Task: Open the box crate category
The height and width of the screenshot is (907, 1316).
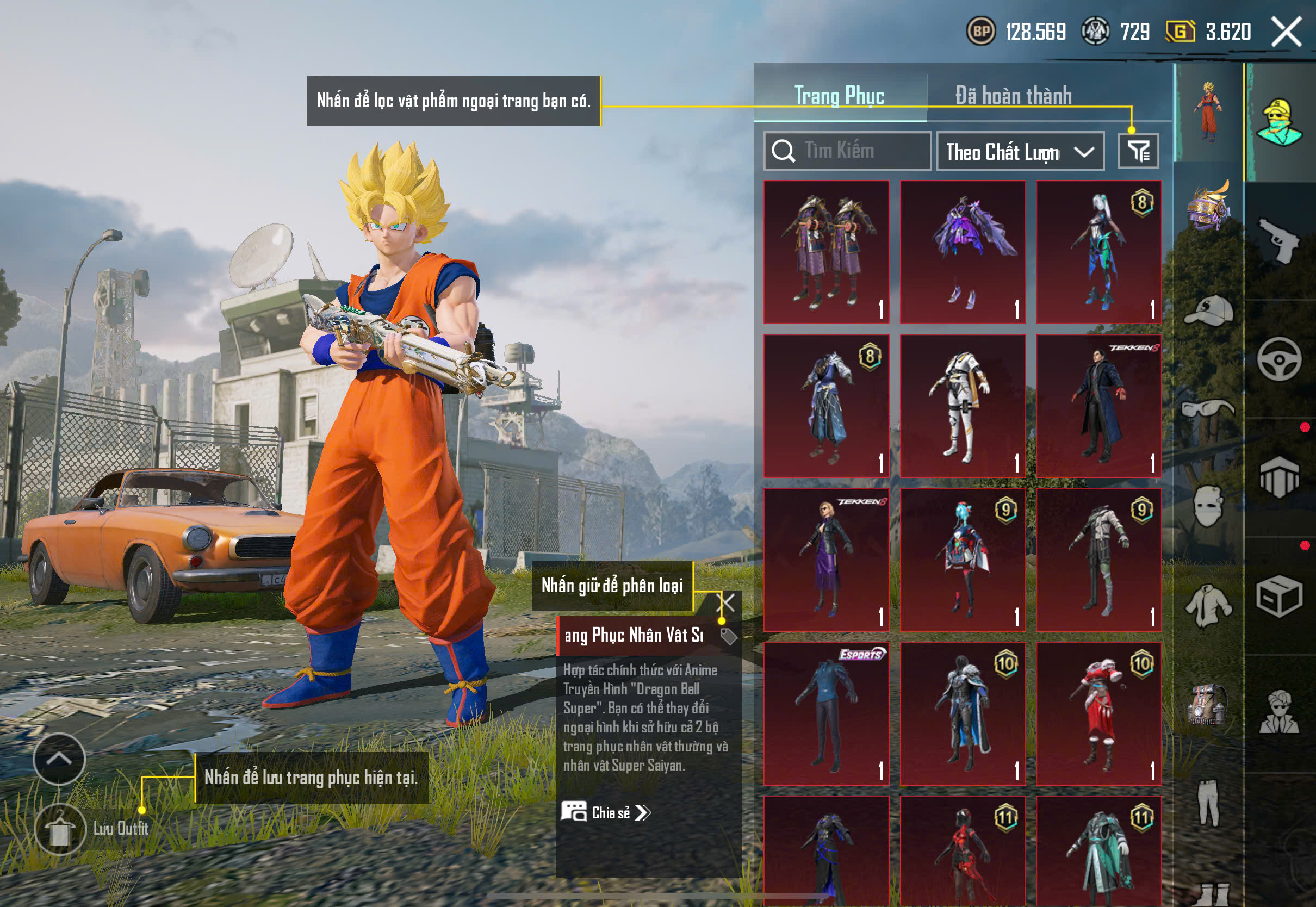Action: coord(1279,596)
